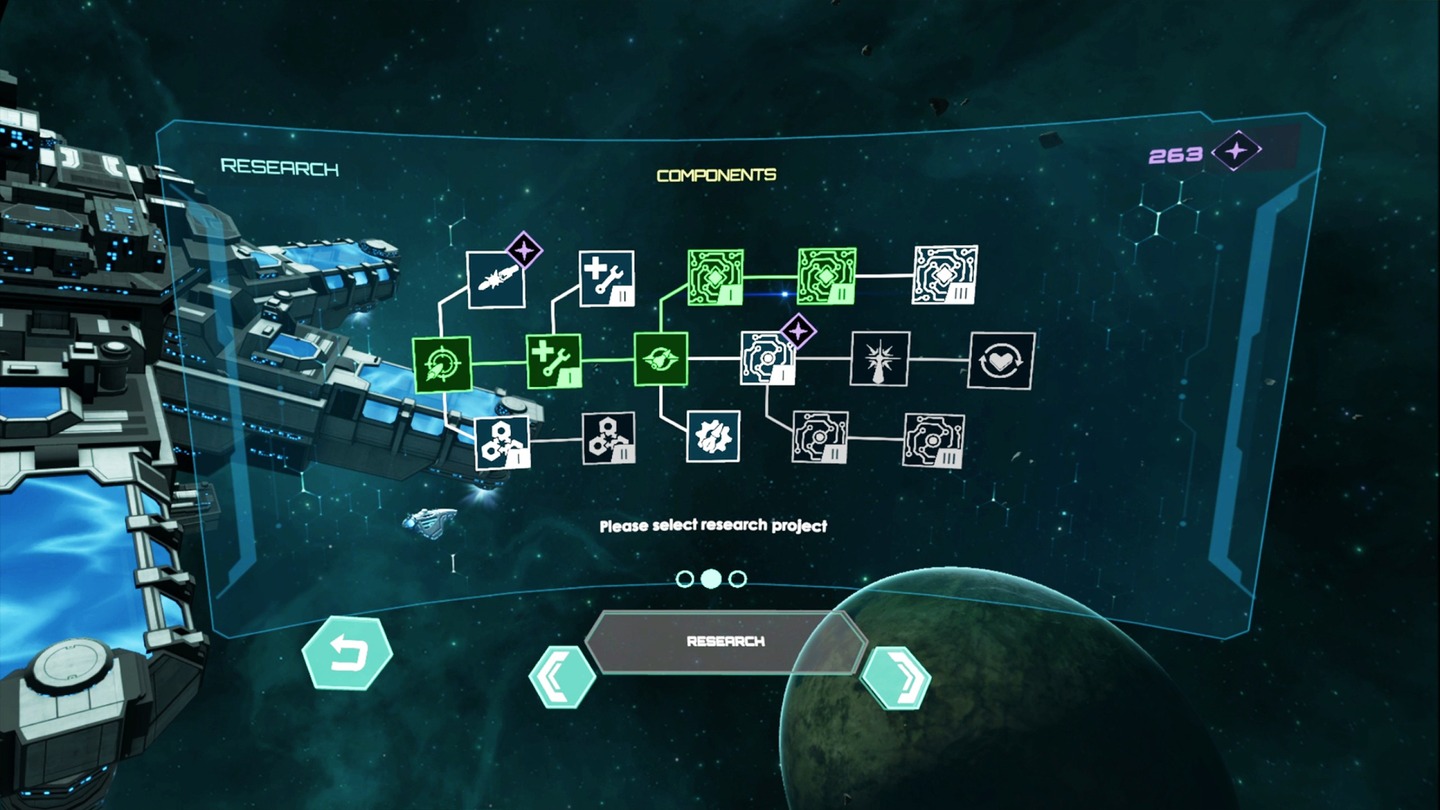Select the first page indicator dot
This screenshot has width=1440, height=810.
687,578
